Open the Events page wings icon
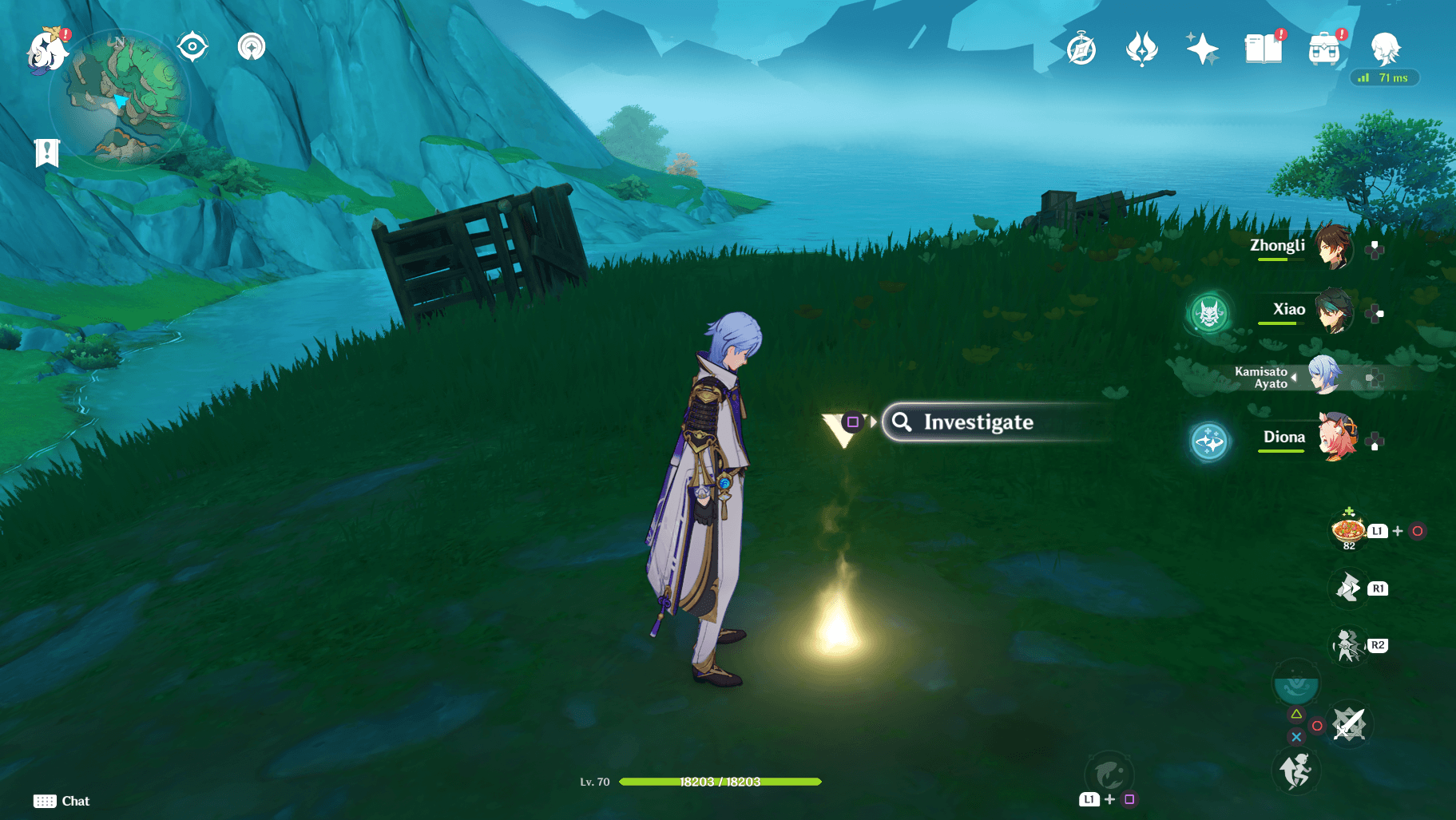The width and height of the screenshot is (1456, 820). [x=1142, y=48]
